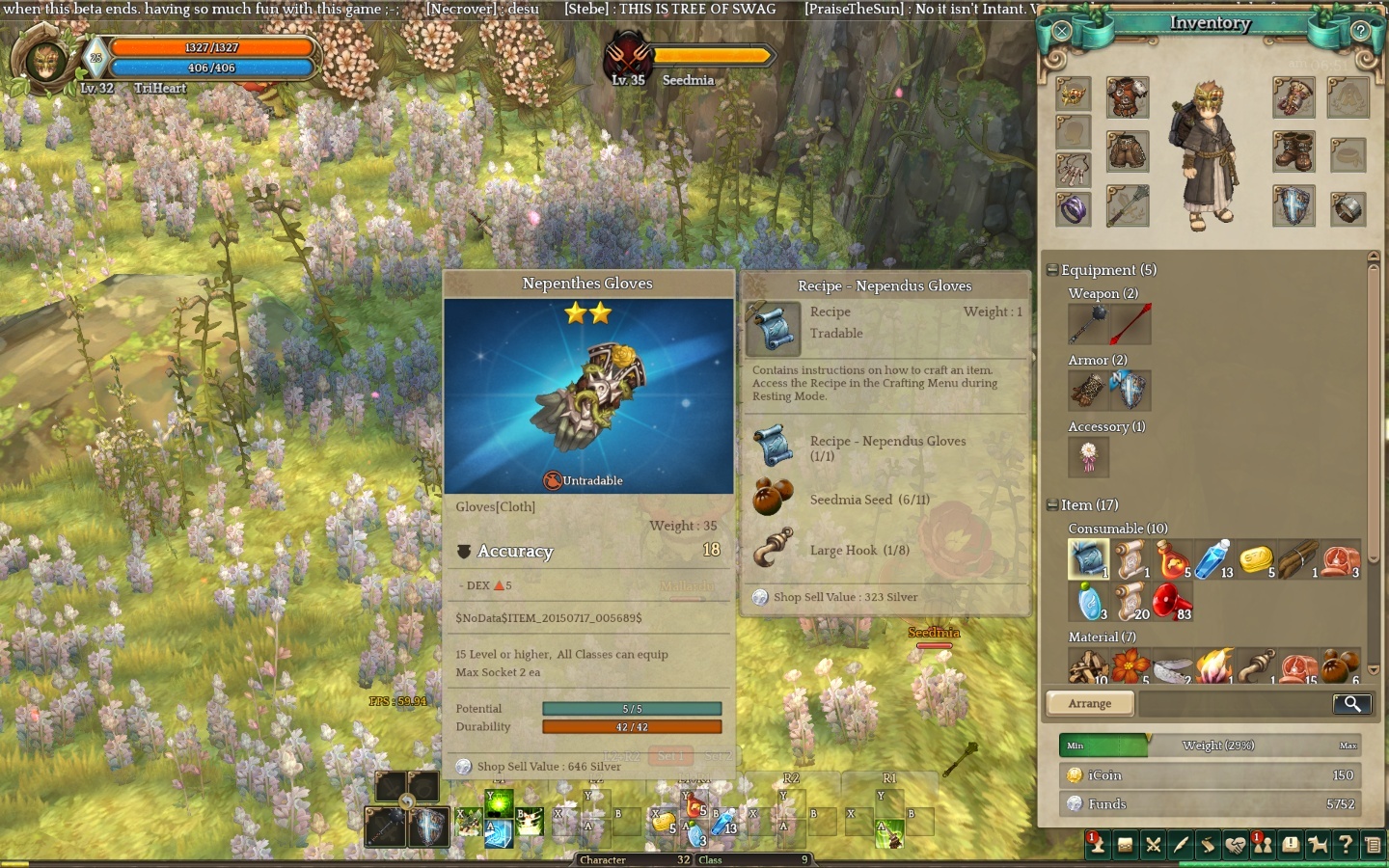Select the equipped chest armor slot
The width and height of the screenshot is (1389, 868).
[x=1127, y=97]
